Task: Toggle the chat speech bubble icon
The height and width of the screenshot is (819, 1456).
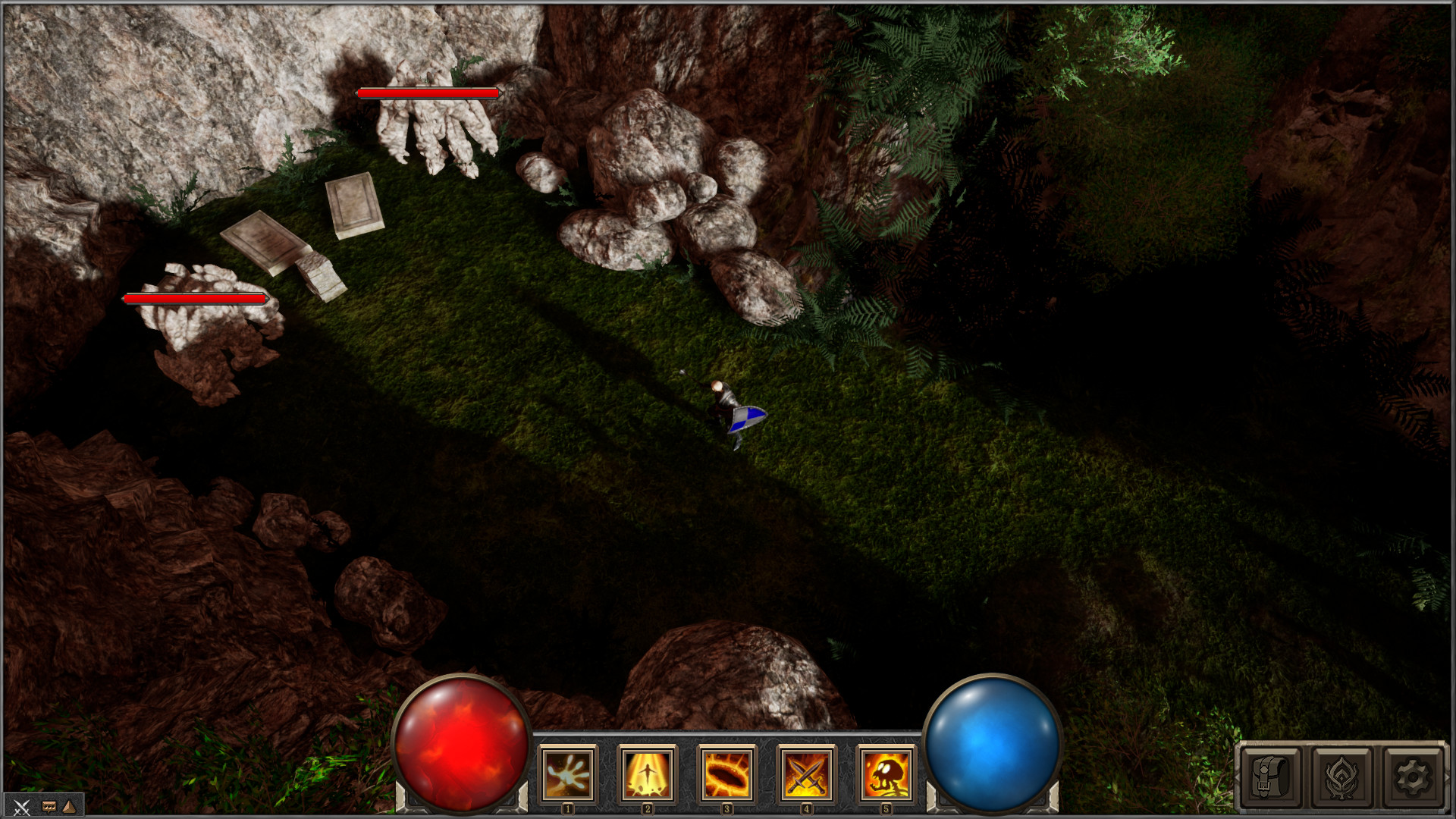Action: click(49, 807)
